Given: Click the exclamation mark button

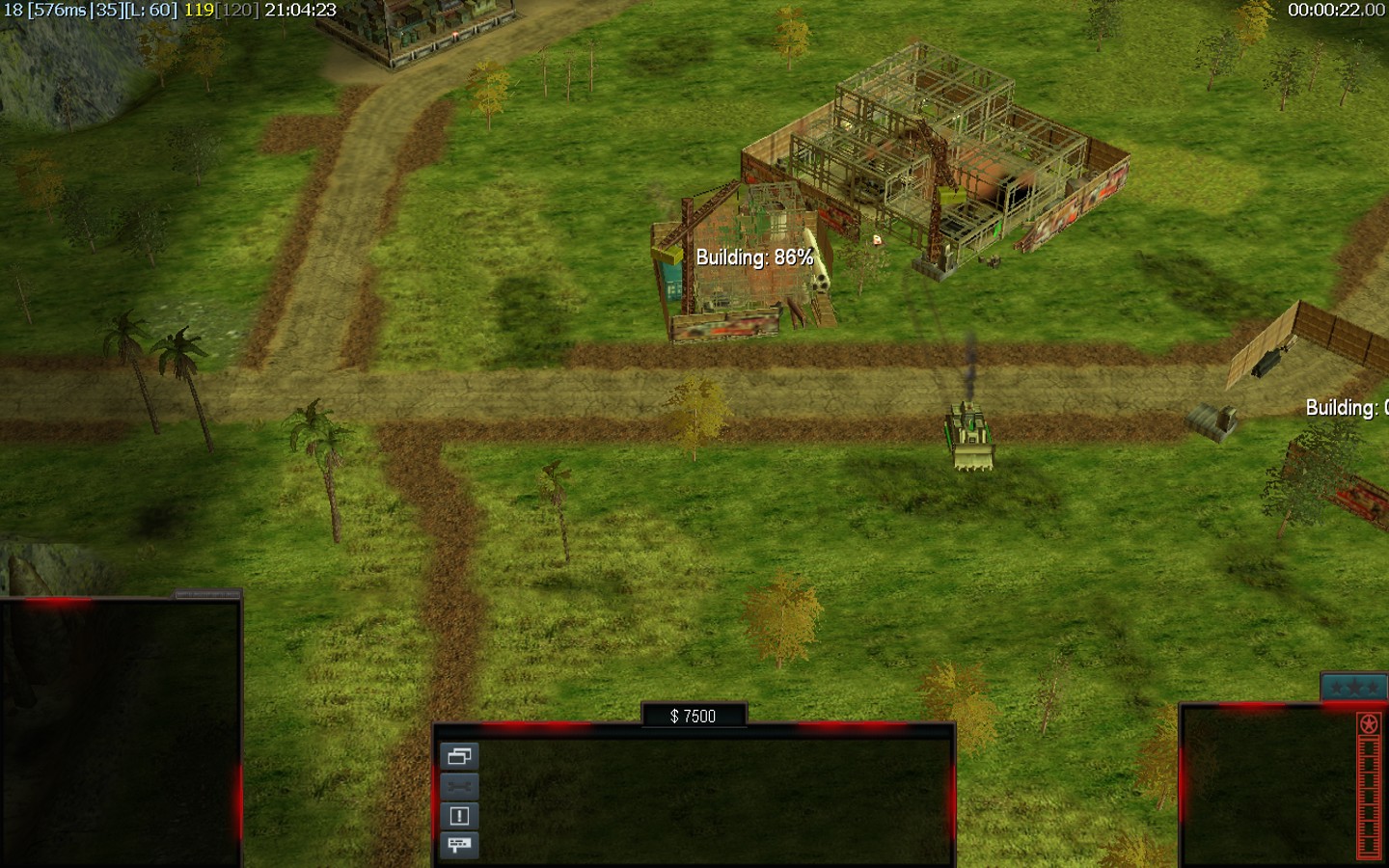Looking at the screenshot, I should click(x=459, y=816).
